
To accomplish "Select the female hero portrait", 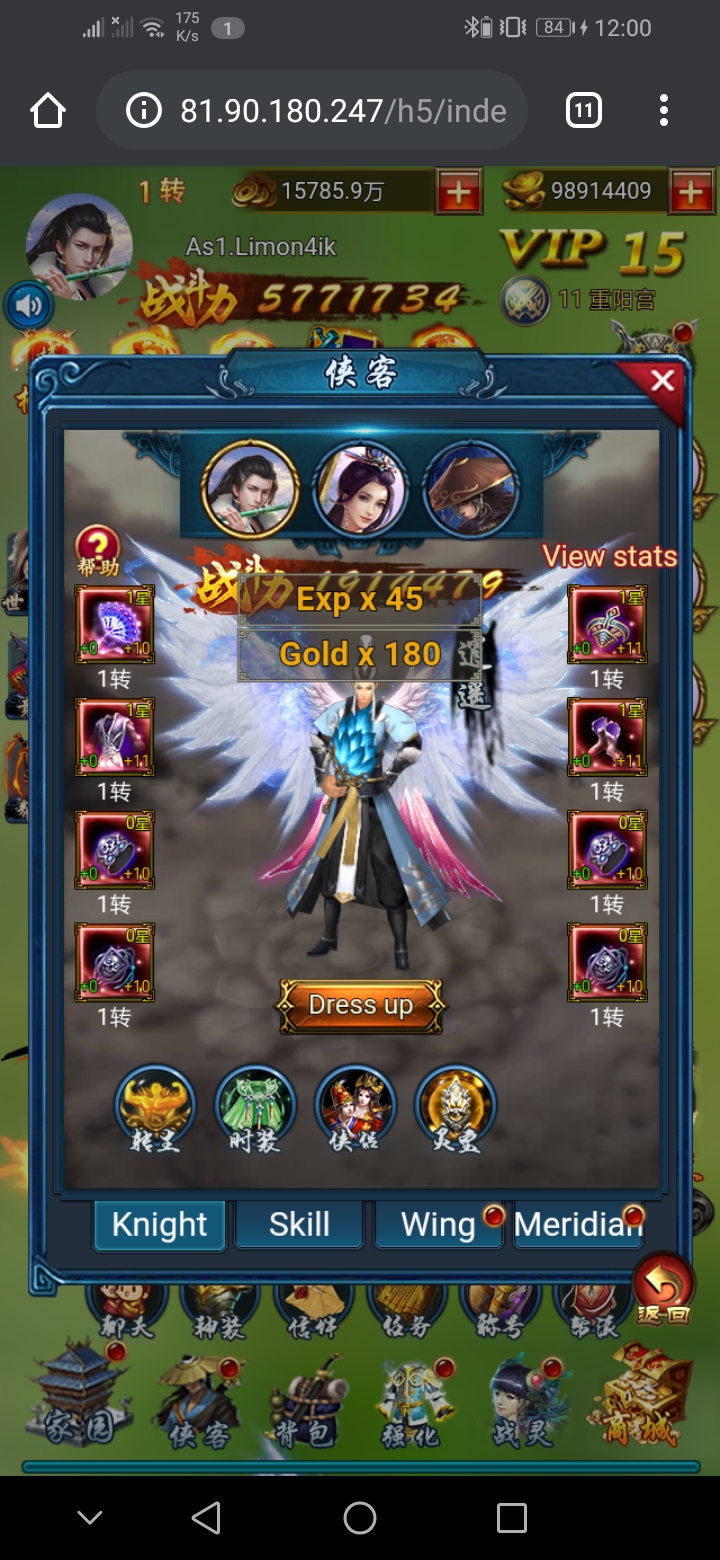I will tap(360, 489).
